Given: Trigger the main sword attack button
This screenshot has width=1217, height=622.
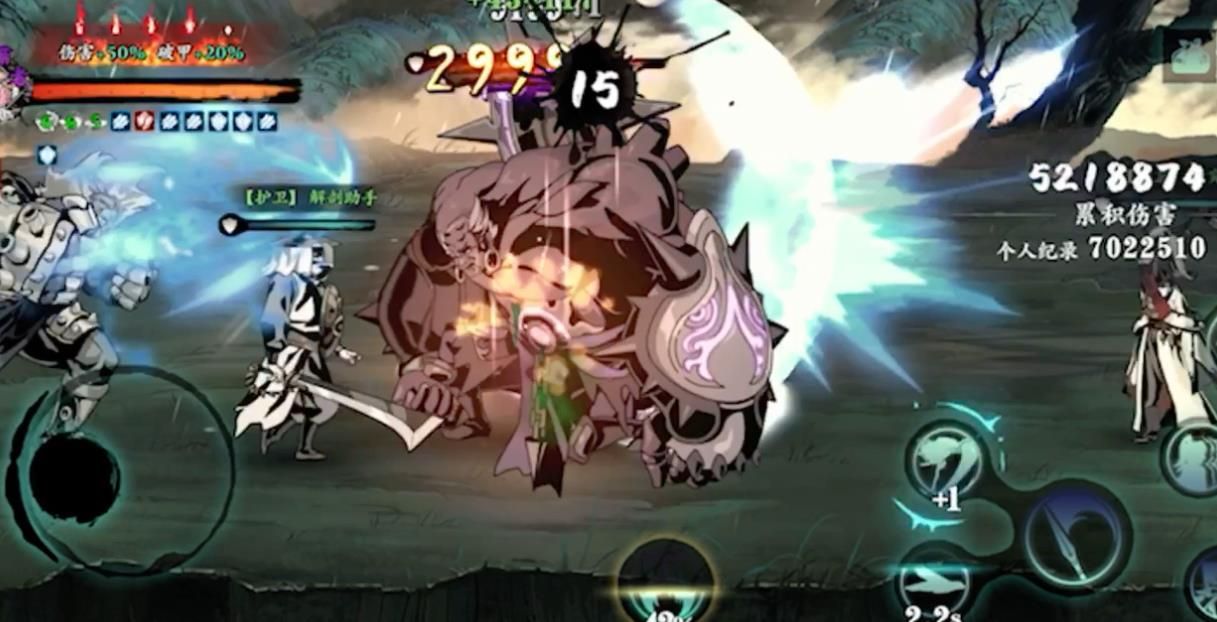Looking at the screenshot, I should coord(1076,535).
